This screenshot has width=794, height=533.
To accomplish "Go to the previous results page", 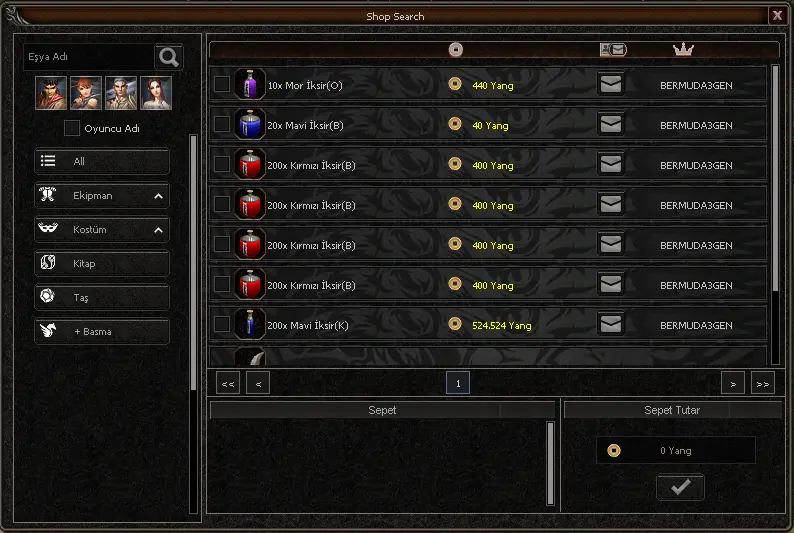I will click(x=258, y=383).
